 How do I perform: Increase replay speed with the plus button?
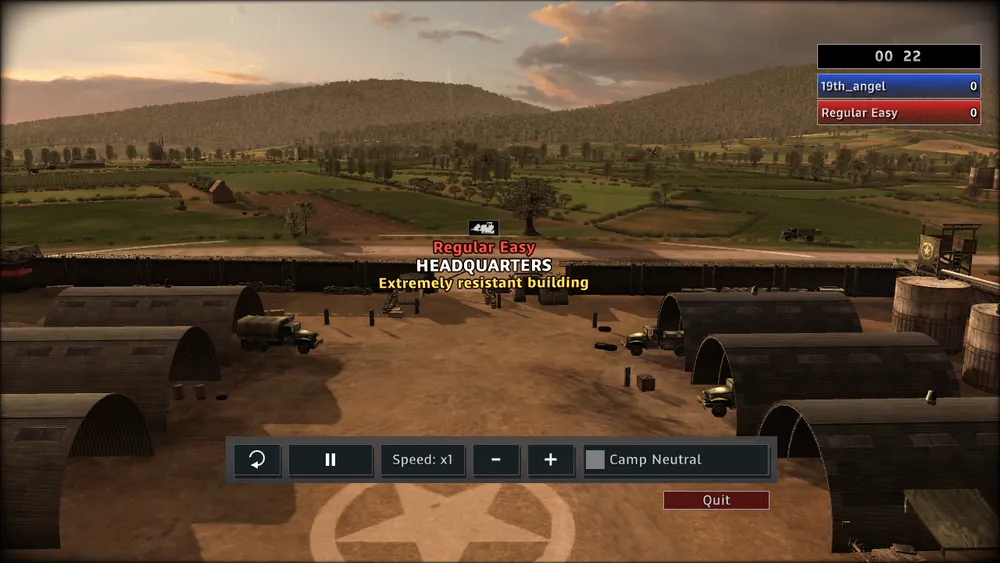(550, 460)
